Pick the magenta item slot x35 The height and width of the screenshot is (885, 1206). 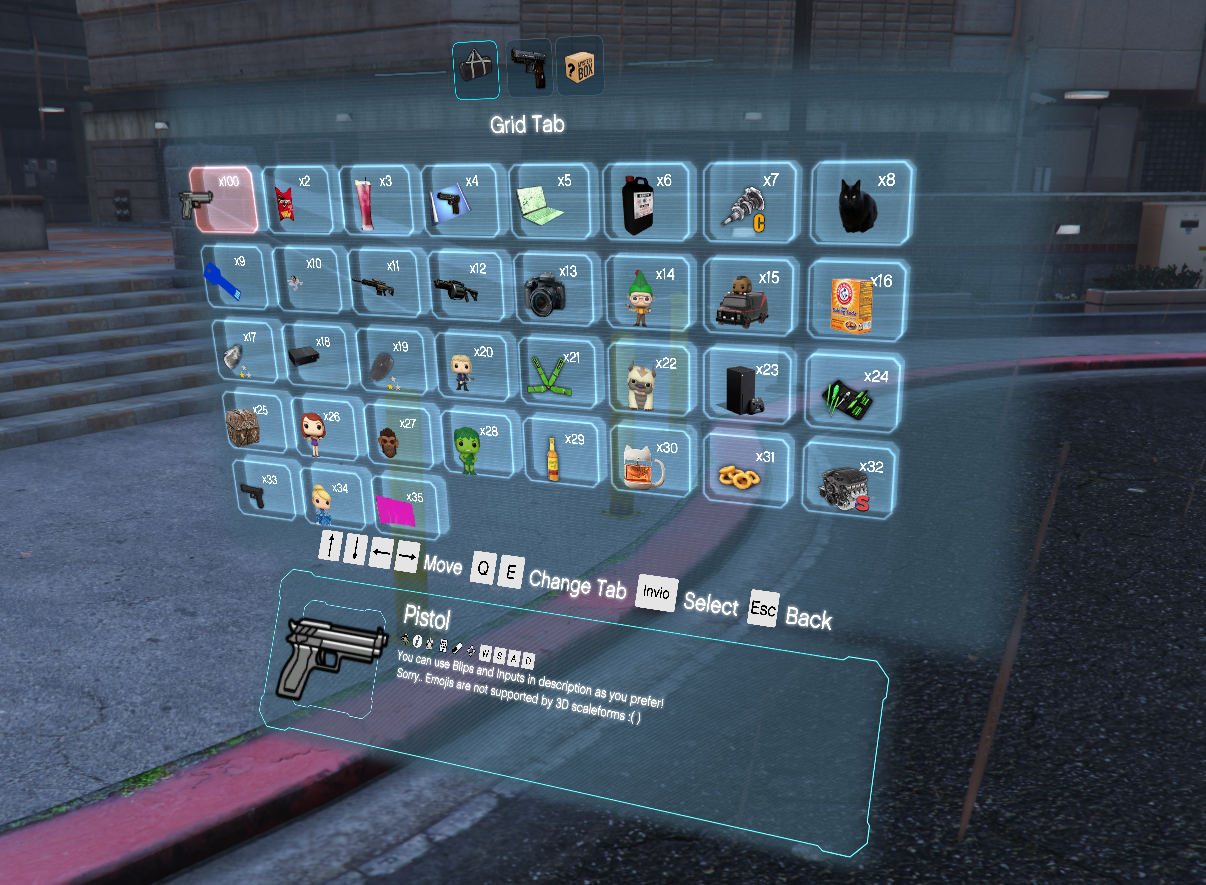point(409,504)
